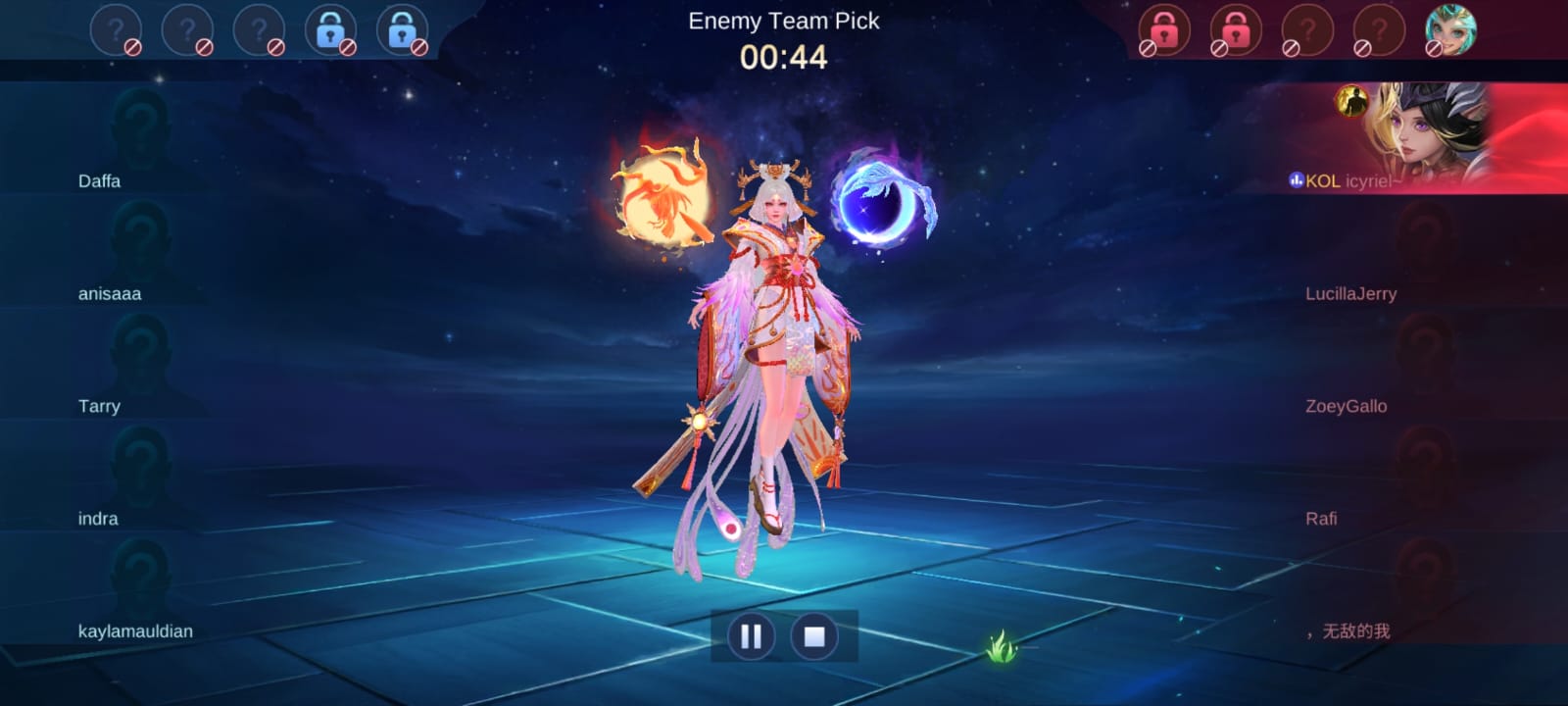Click the second blue locked ally slot
Viewport: 1568px width, 706px height.
404,29
